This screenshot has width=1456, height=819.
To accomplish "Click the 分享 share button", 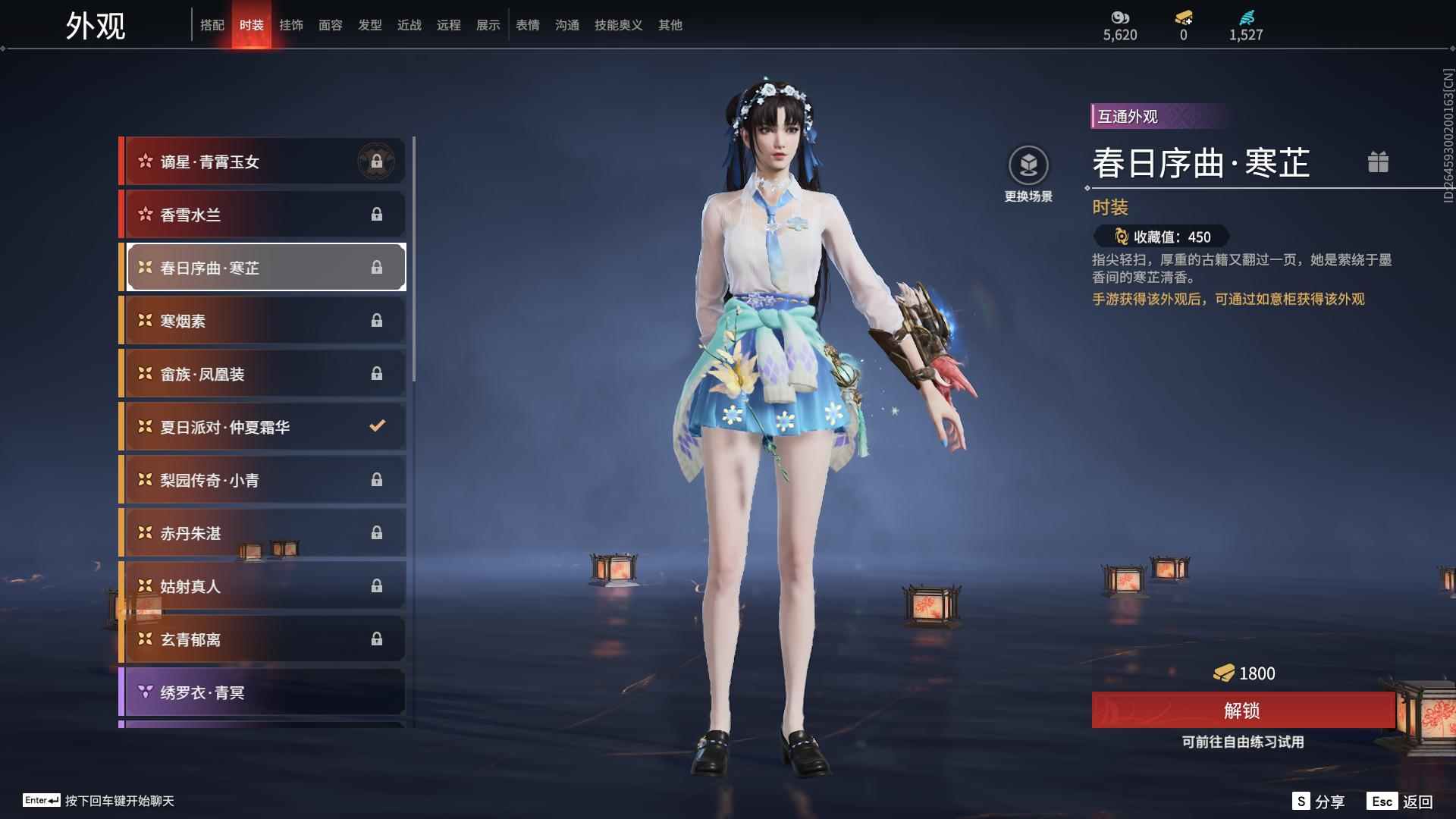I will point(1319,802).
